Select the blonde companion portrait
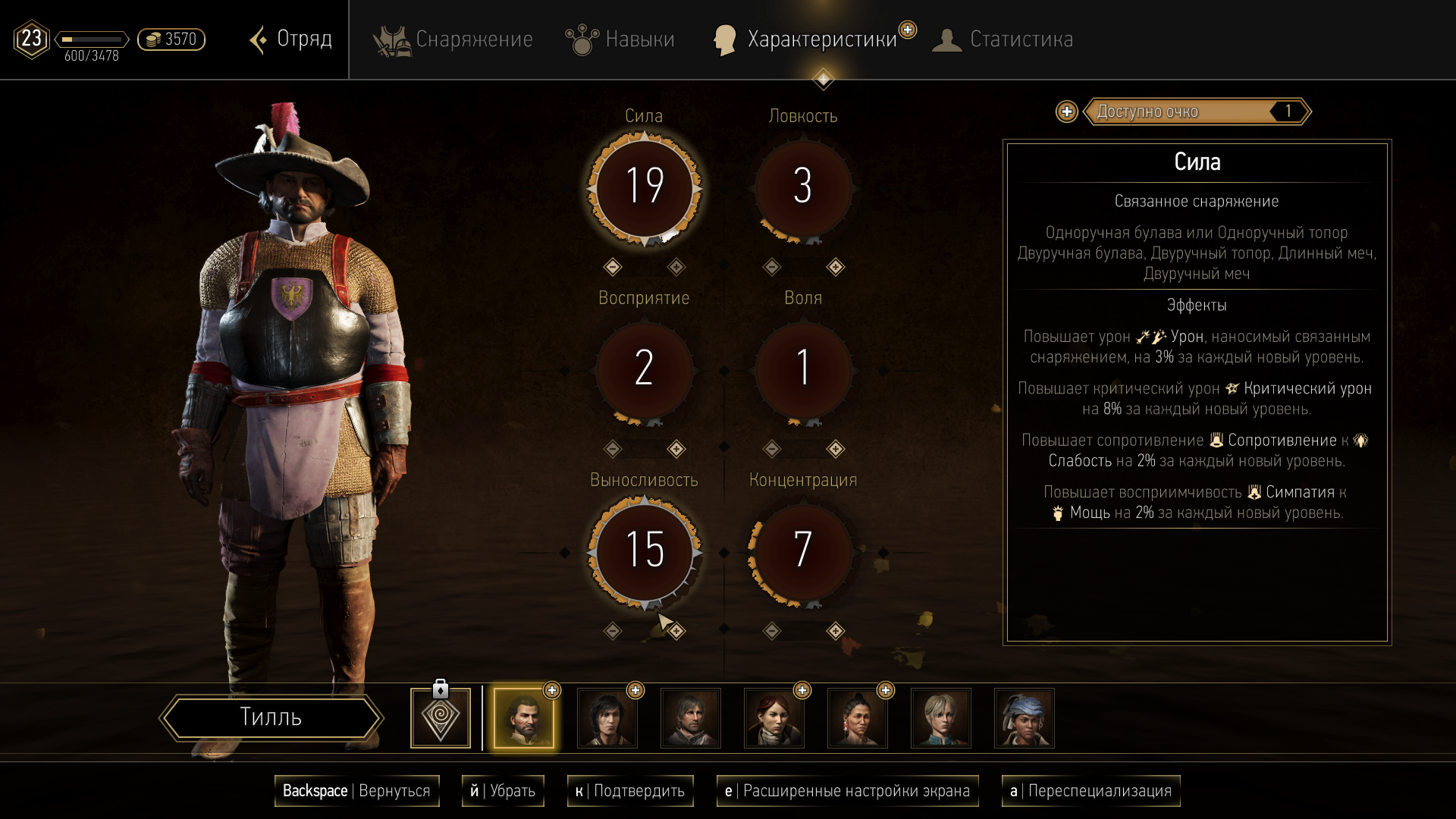 click(x=941, y=718)
